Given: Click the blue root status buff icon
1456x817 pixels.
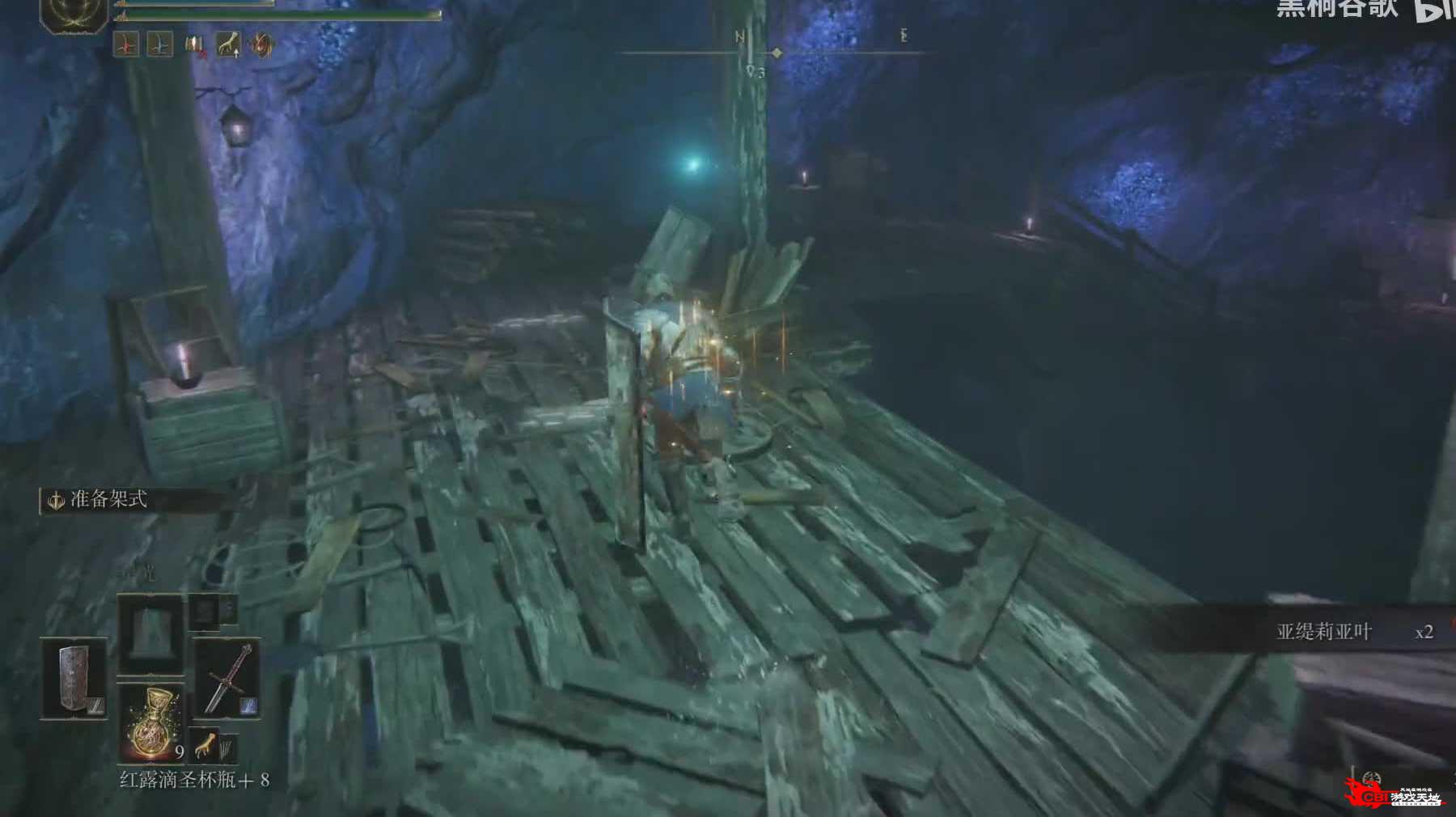Looking at the screenshot, I should pos(159,44).
